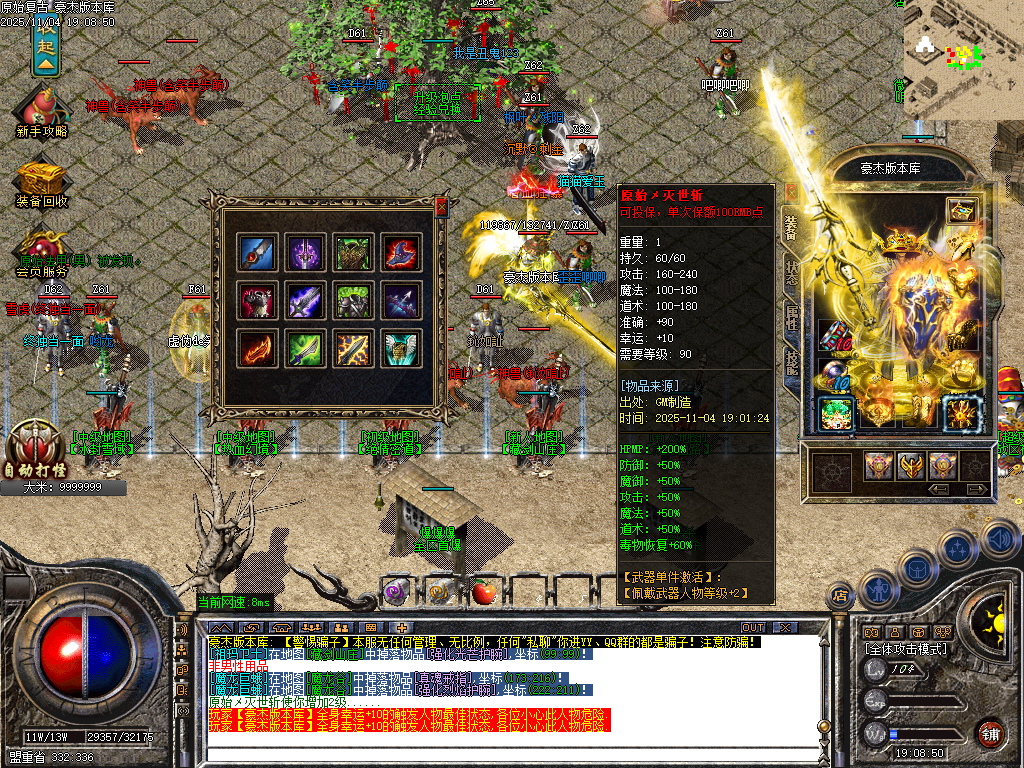
Task: Use the red apple quick-slot item
Action: coord(484,592)
